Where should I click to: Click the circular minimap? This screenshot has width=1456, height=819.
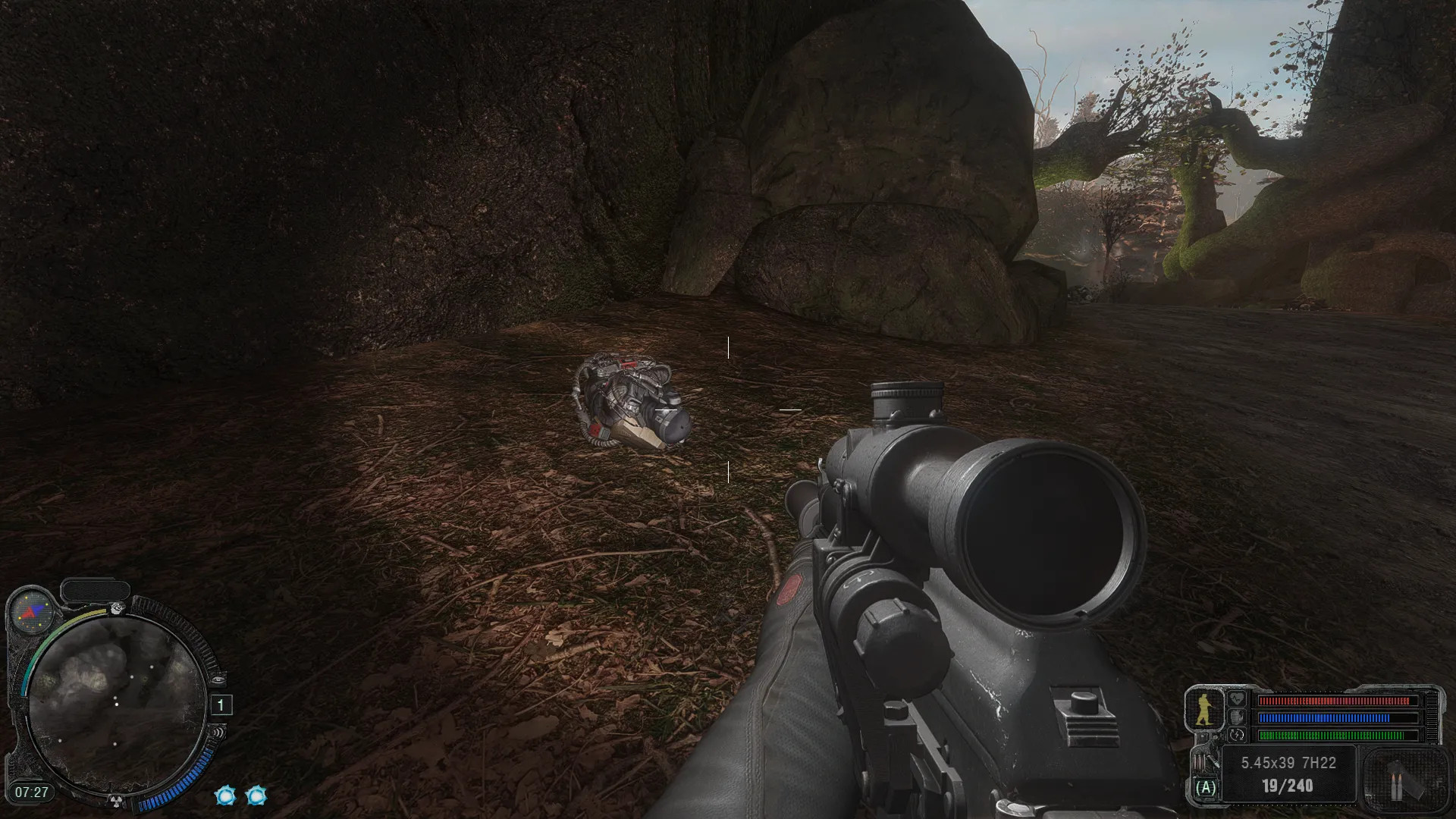(116, 704)
